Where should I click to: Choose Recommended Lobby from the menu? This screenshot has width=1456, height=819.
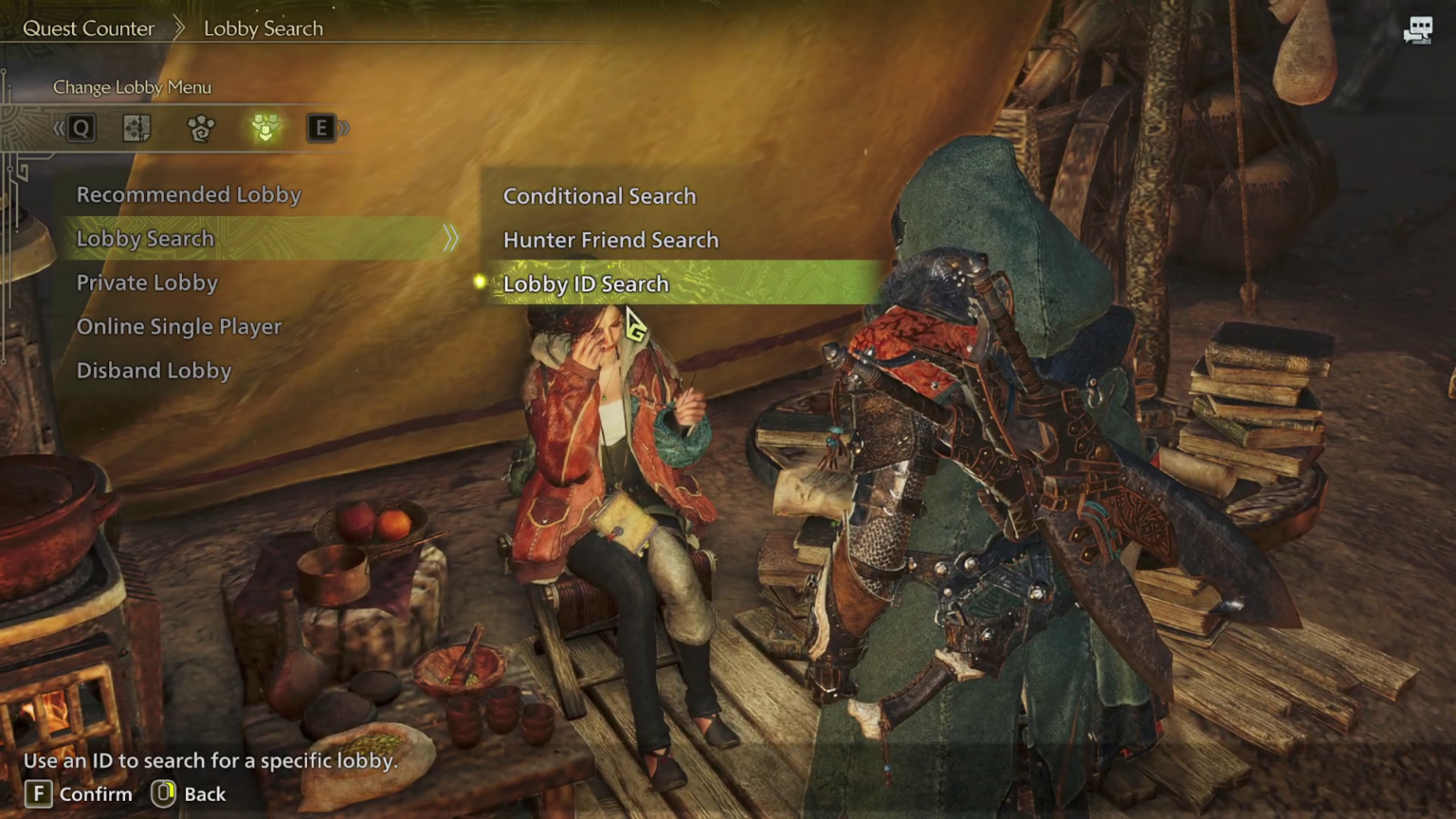[x=189, y=194]
